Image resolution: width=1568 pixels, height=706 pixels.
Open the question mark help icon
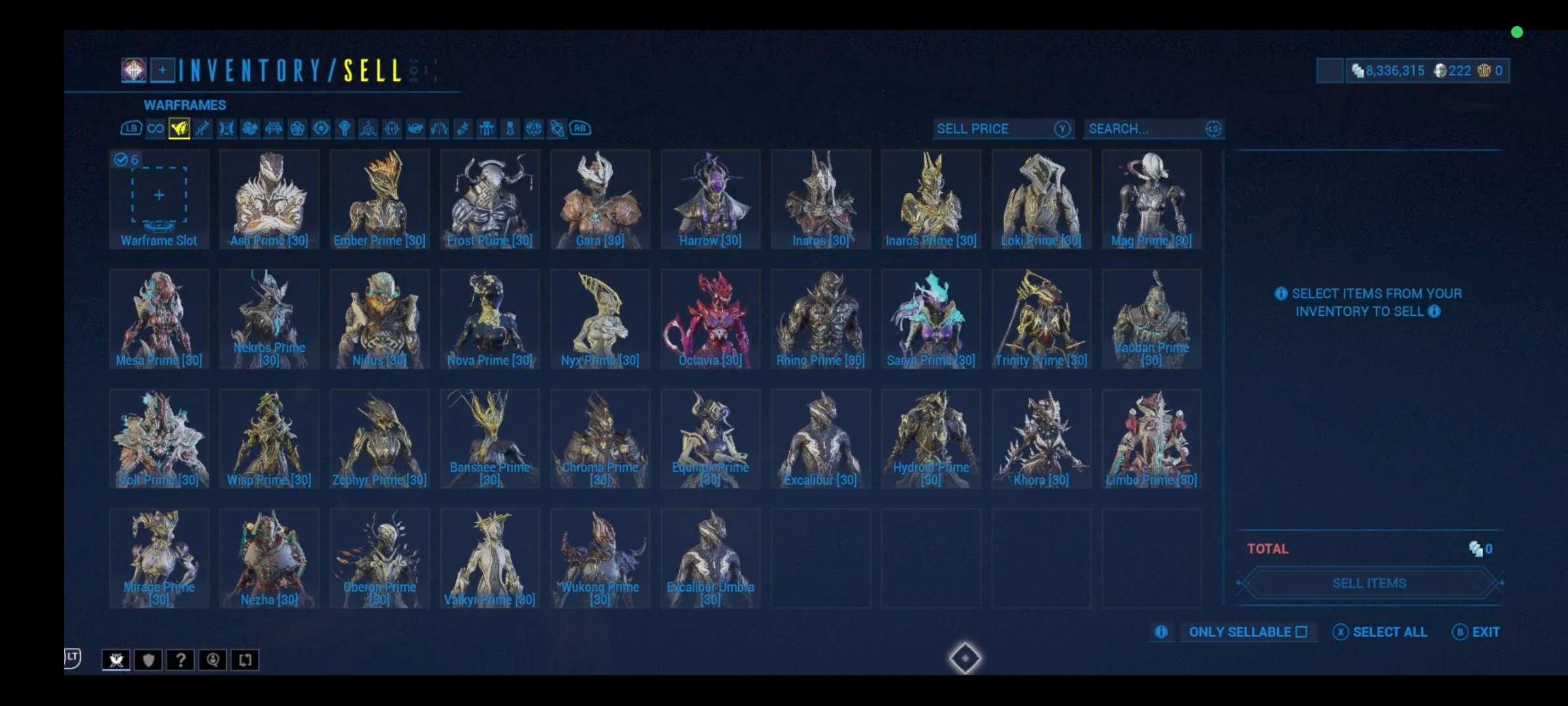tap(180, 660)
